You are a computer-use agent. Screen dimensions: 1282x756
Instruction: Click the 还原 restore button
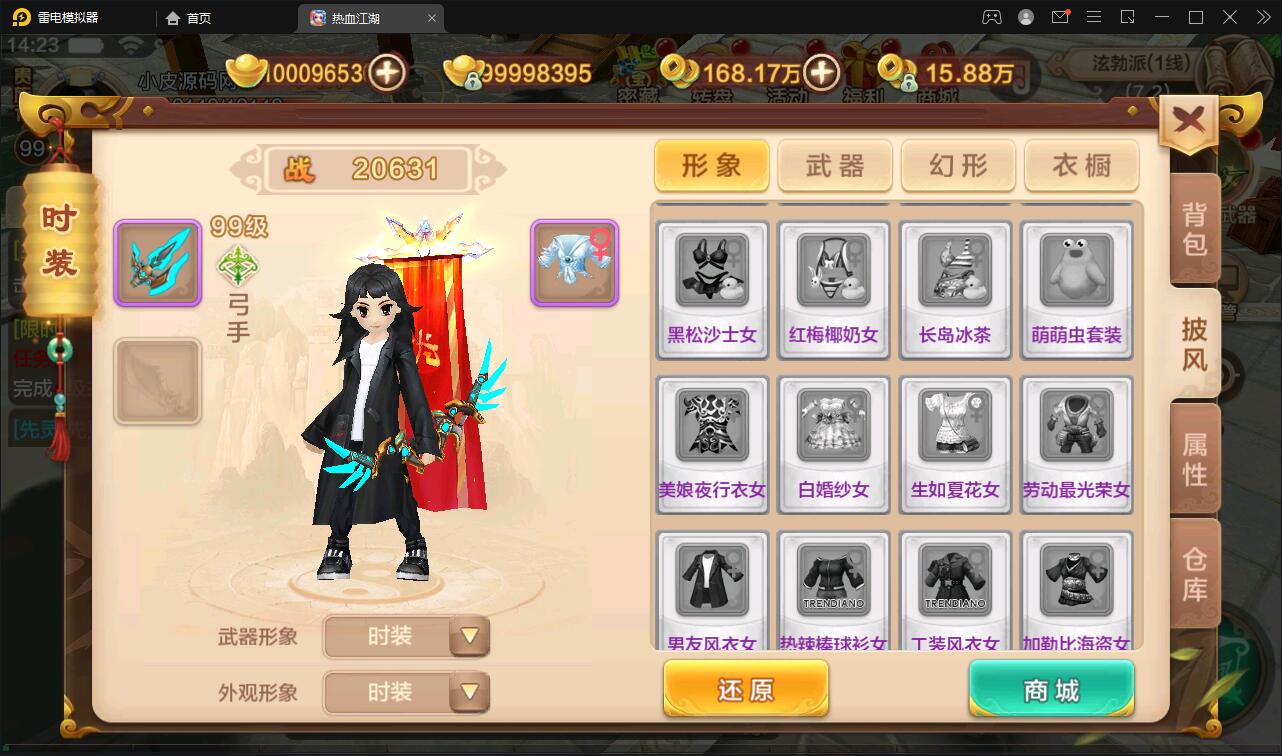pyautogui.click(x=745, y=688)
